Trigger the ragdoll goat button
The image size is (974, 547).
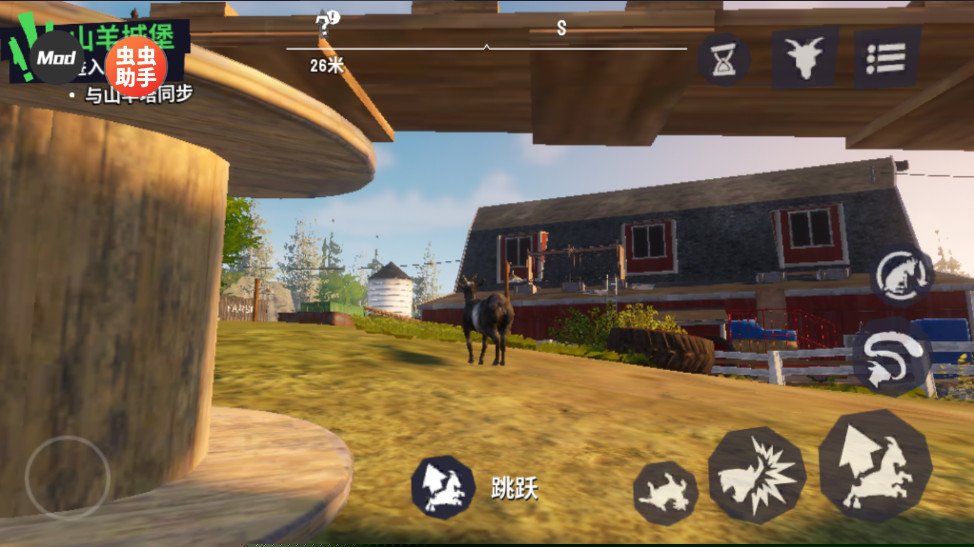click(665, 492)
